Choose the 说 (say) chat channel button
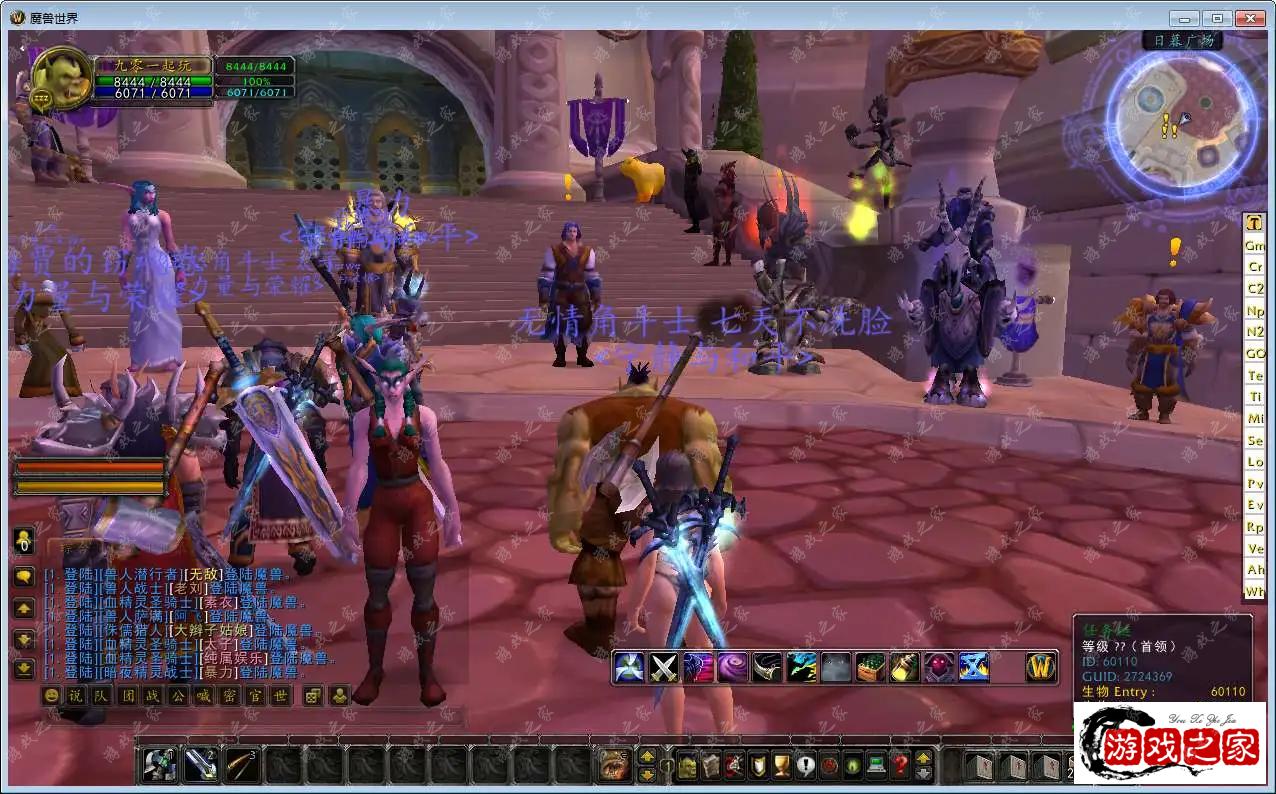This screenshot has width=1276, height=794. pyautogui.click(x=76, y=696)
